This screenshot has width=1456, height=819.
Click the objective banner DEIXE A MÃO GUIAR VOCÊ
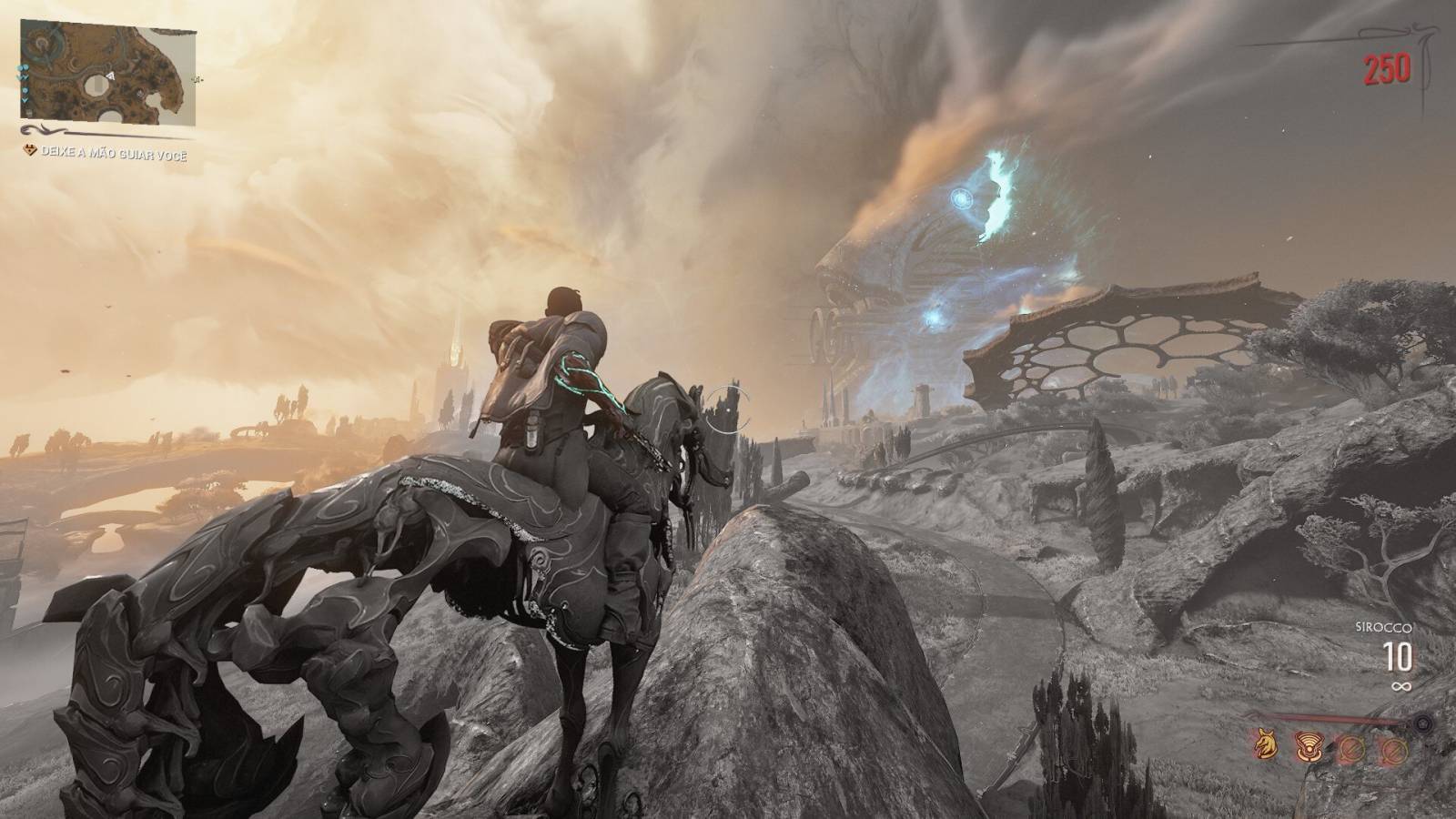113,154
